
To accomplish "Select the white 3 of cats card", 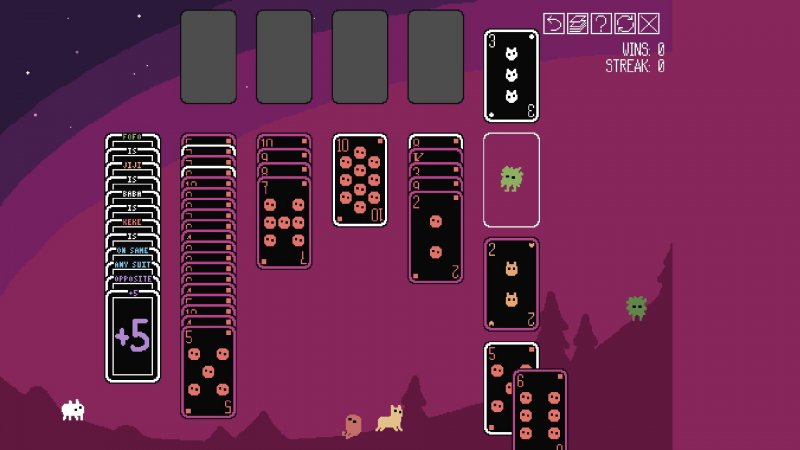I will coord(511,76).
